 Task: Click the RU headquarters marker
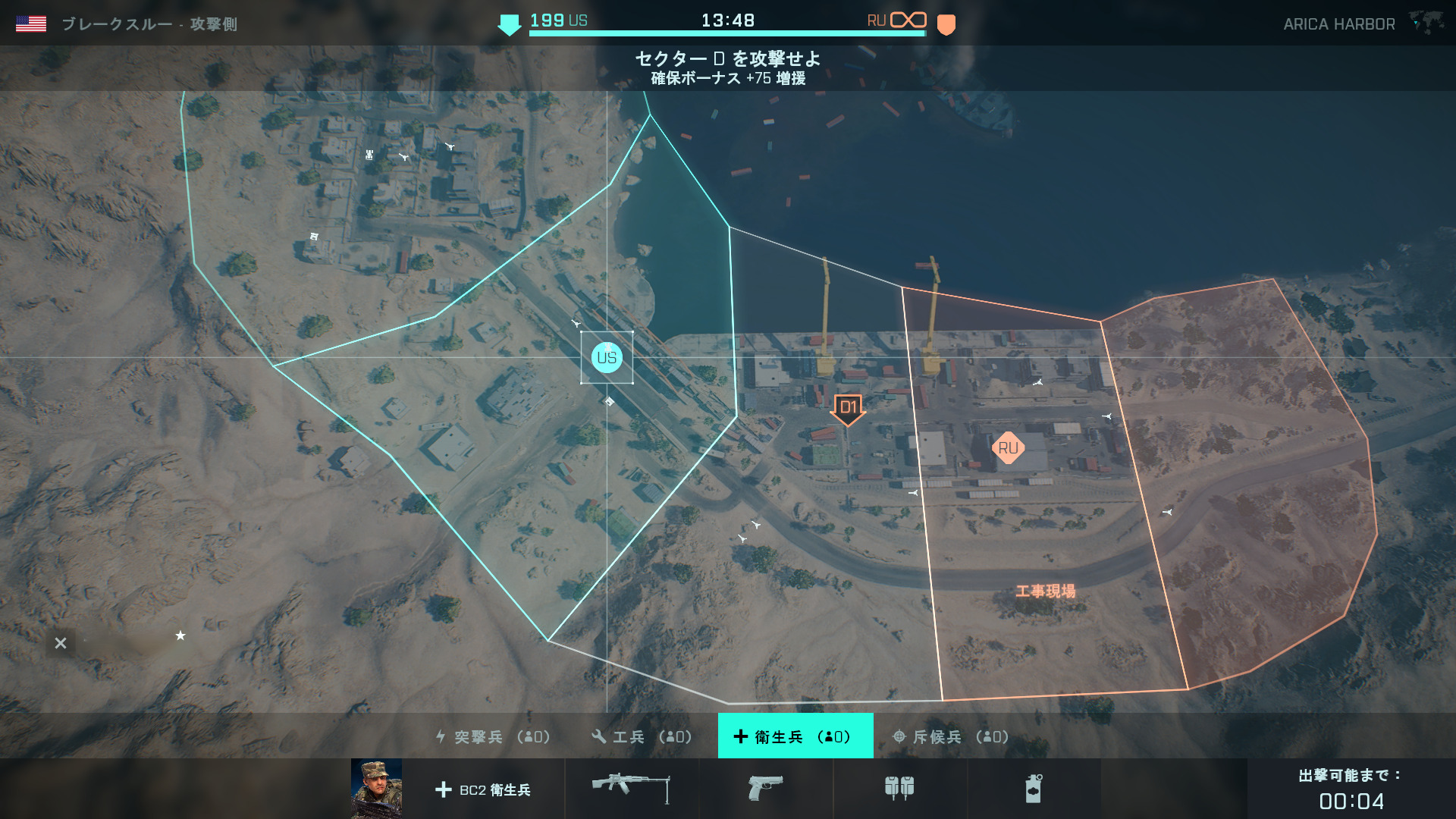(1008, 448)
